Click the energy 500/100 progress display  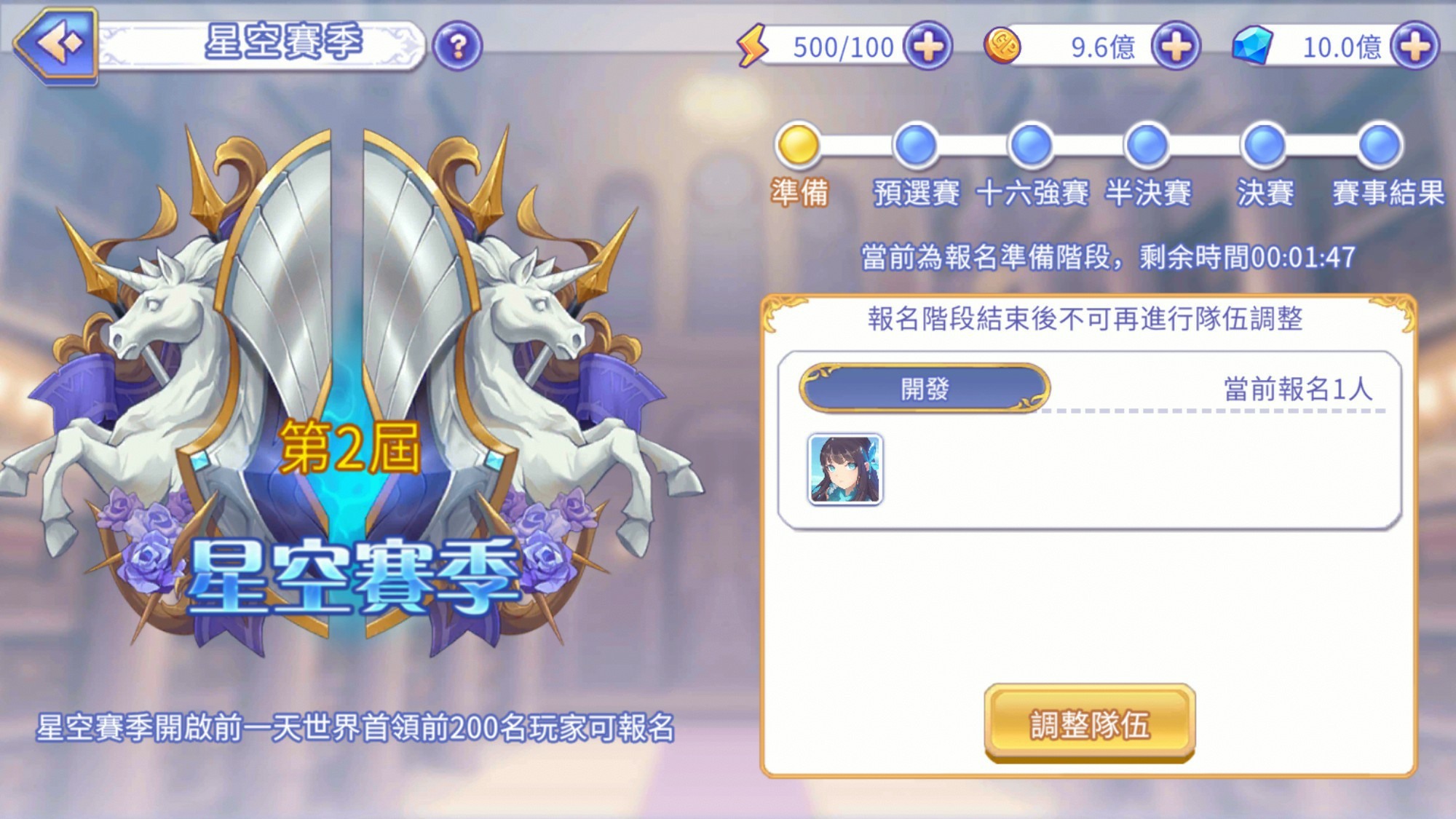pos(841,45)
